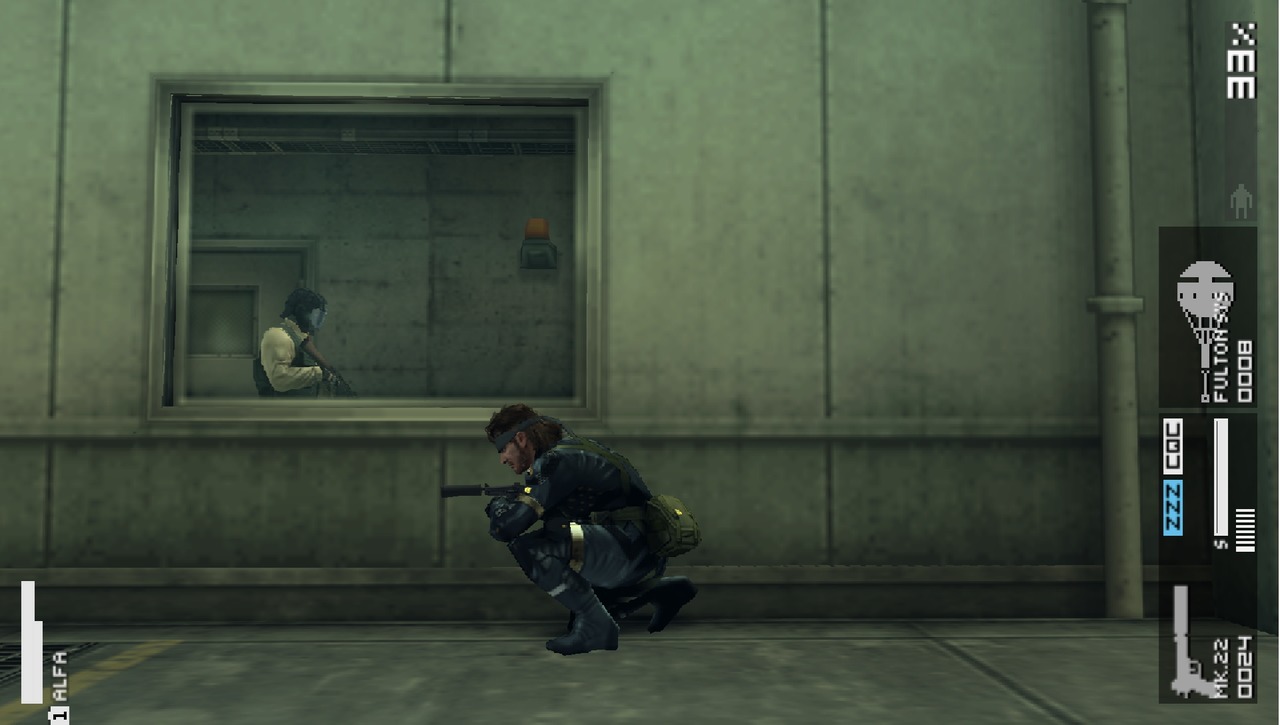Click the vertical health gauge bar
The height and width of the screenshot is (725, 1280).
[x=1220, y=475]
